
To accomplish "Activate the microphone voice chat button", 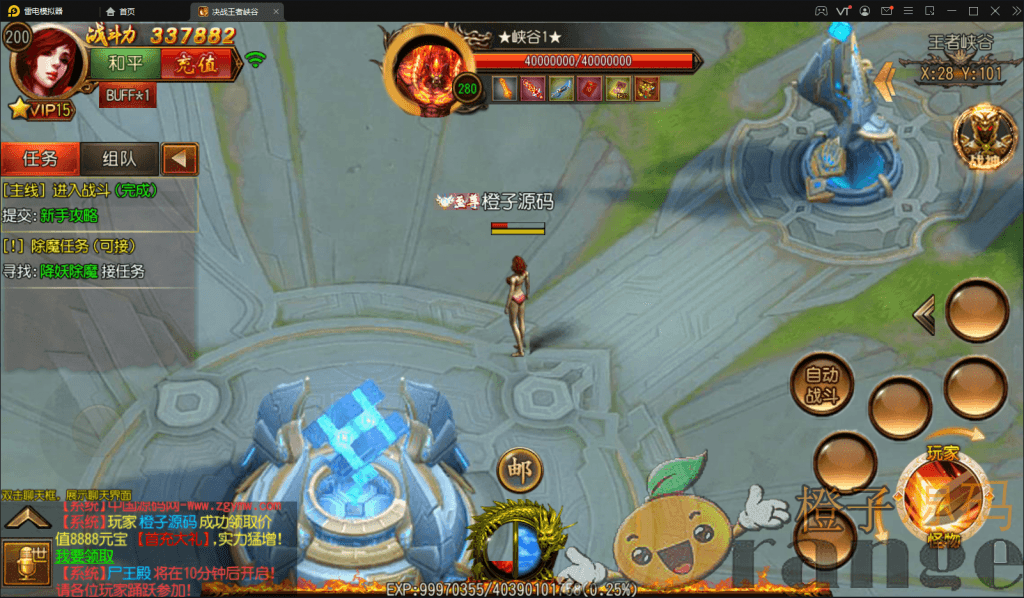I will 26,564.
